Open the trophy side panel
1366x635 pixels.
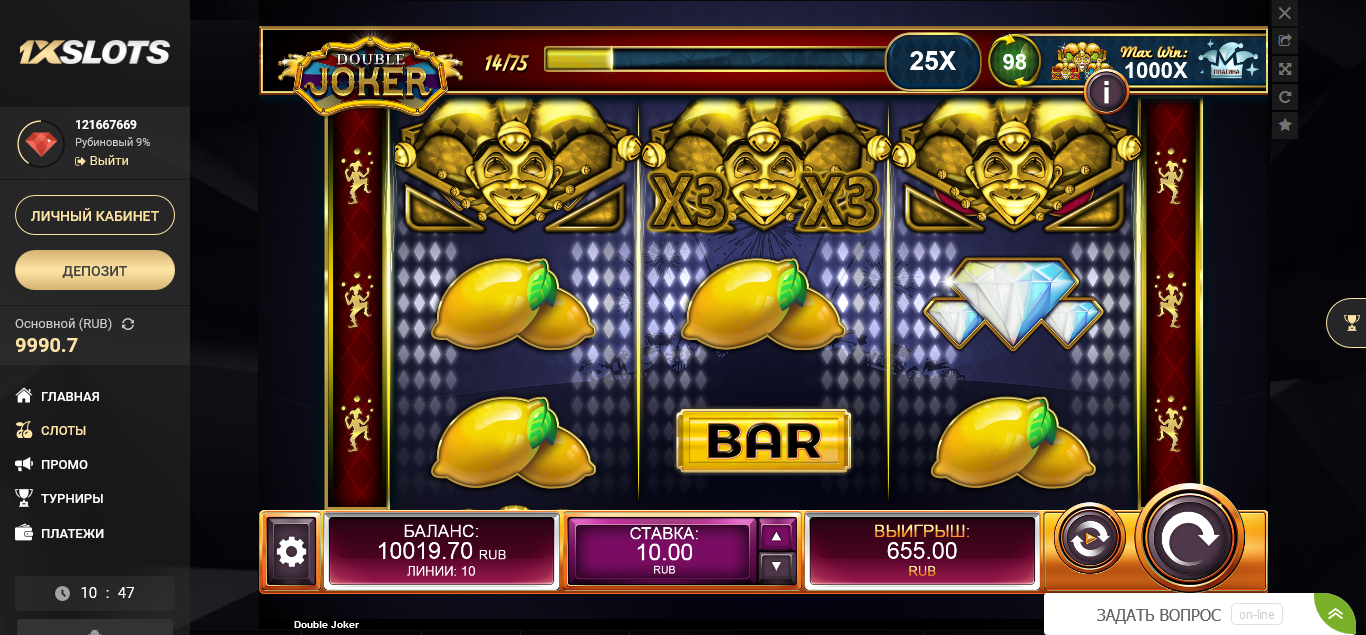1351,322
